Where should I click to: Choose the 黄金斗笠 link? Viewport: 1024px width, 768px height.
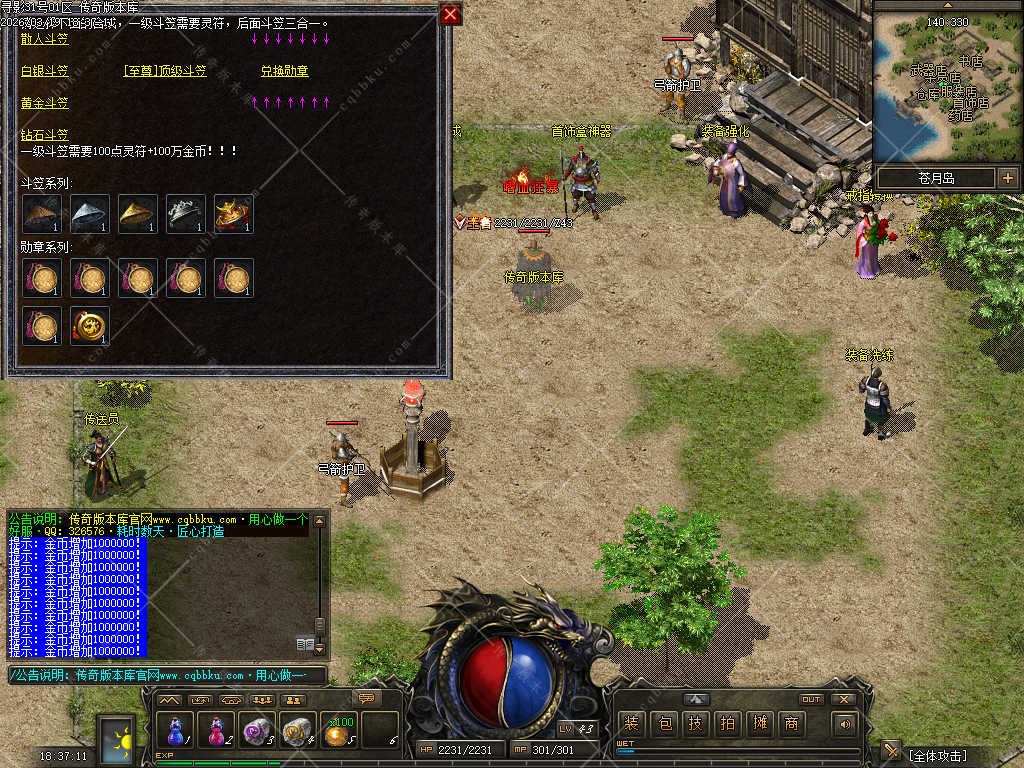(45, 103)
